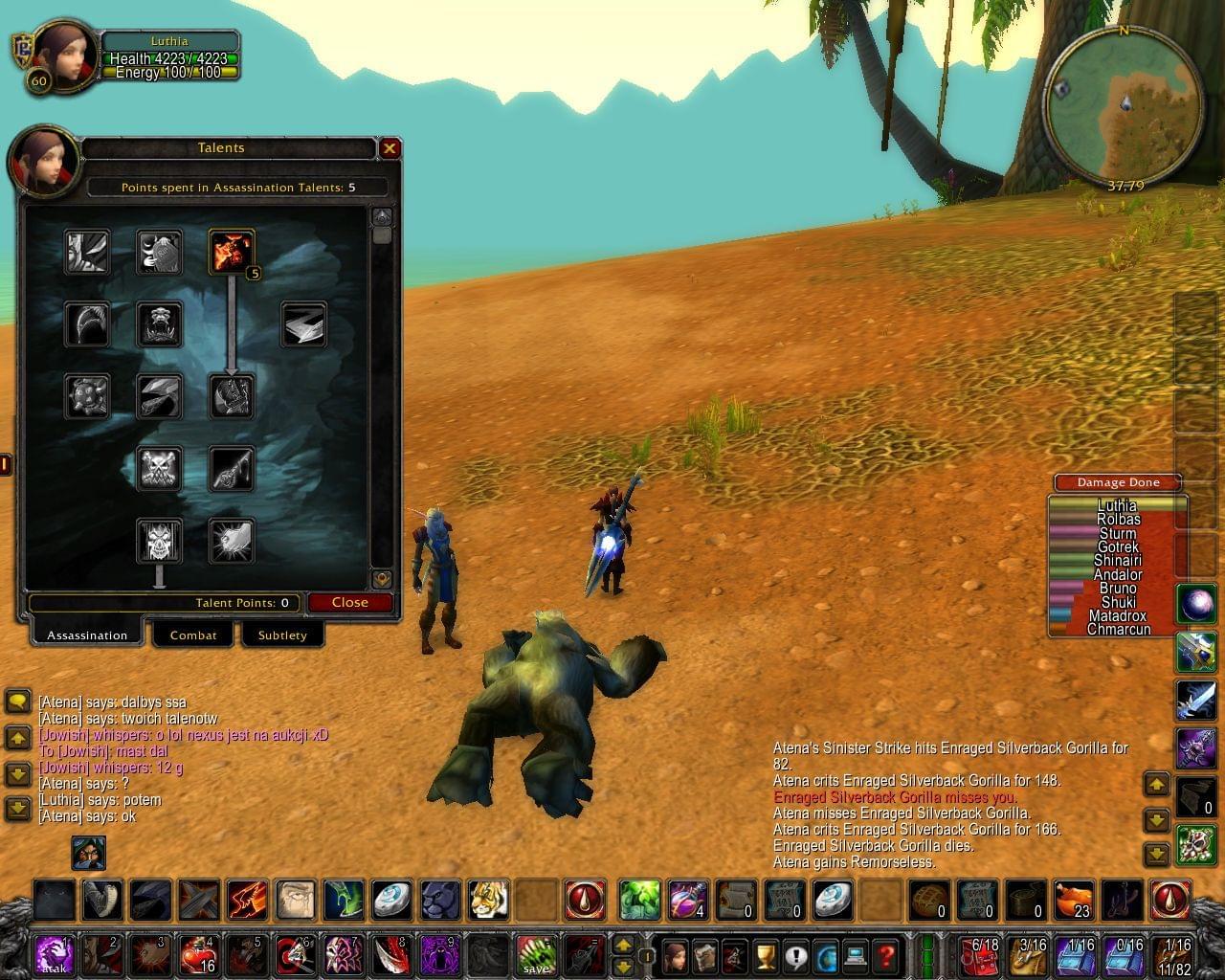
Task: Activate the purple hand ability labeled atak
Action: pyautogui.click(x=54, y=954)
